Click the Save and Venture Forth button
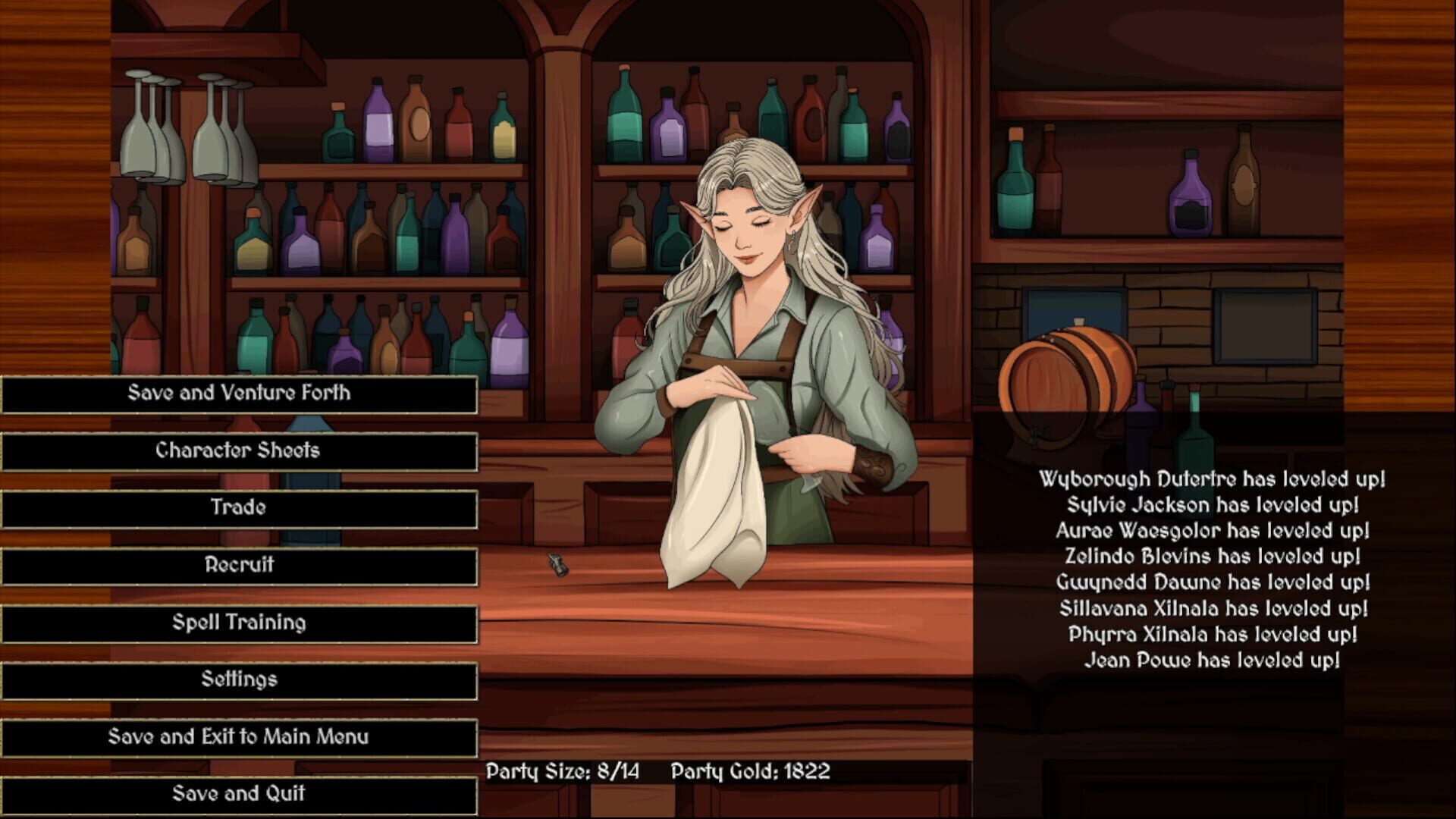1456x819 pixels. tap(238, 393)
